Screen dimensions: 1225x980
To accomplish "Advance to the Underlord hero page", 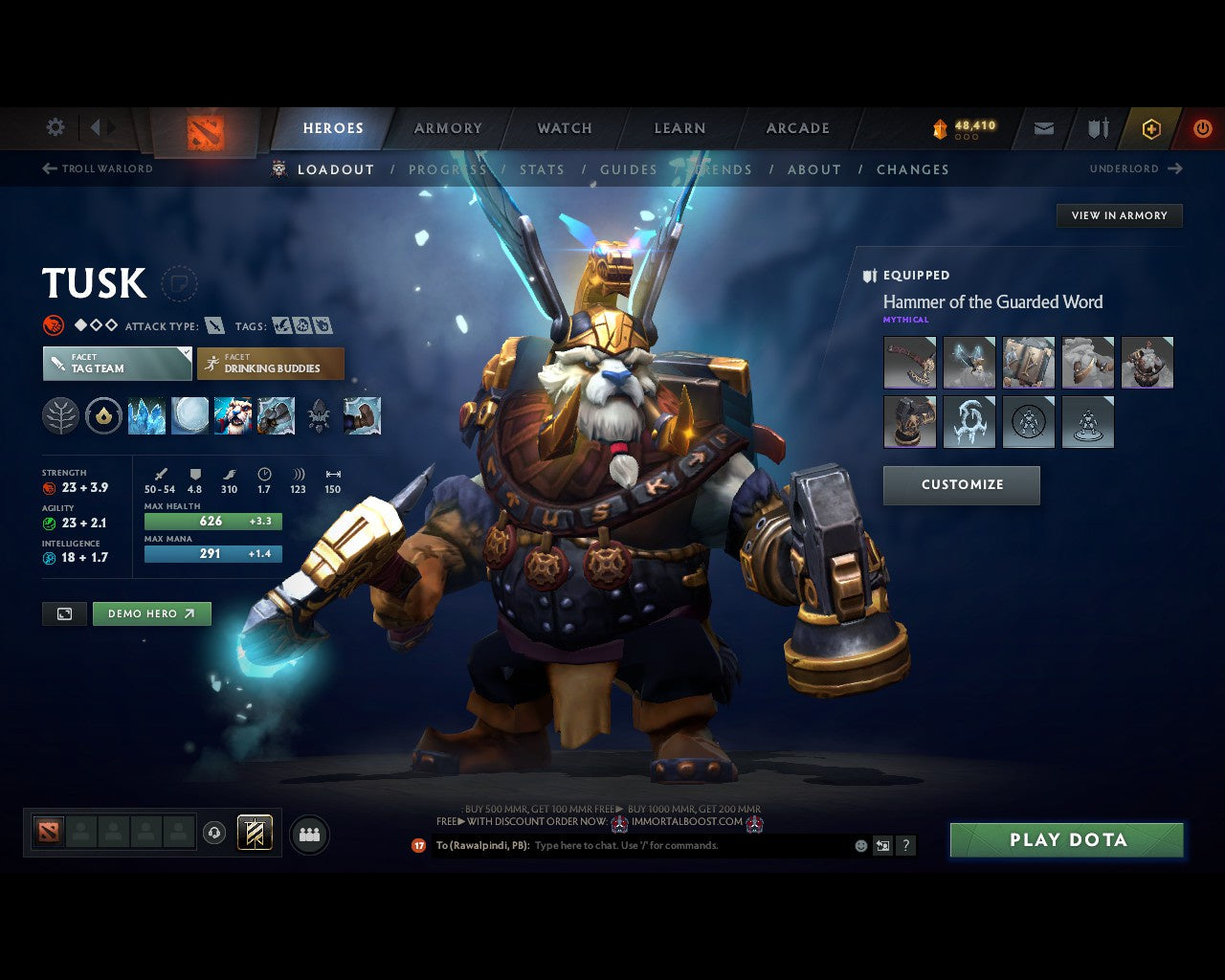I will (x=1135, y=168).
